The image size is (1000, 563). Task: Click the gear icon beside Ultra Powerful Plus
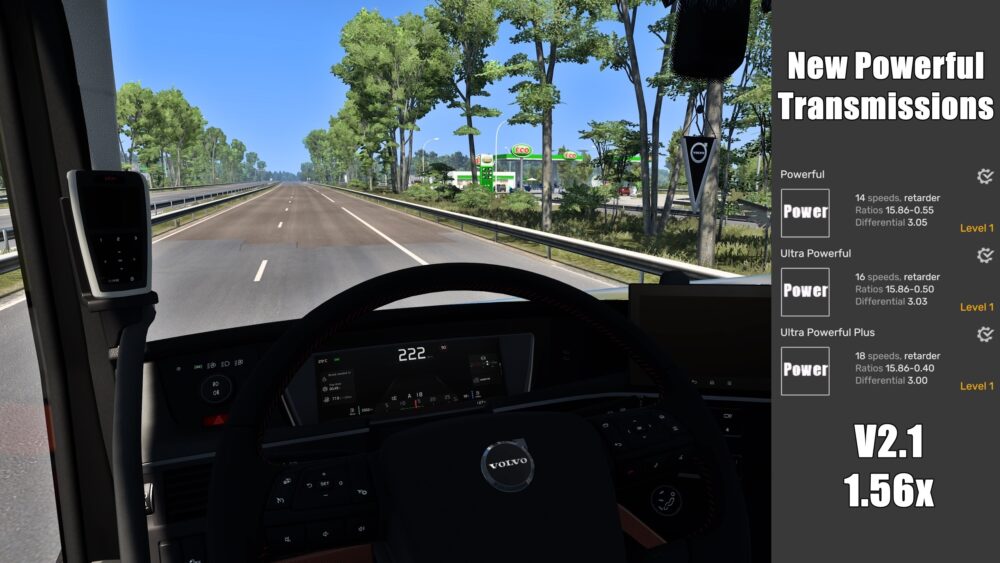click(x=985, y=334)
